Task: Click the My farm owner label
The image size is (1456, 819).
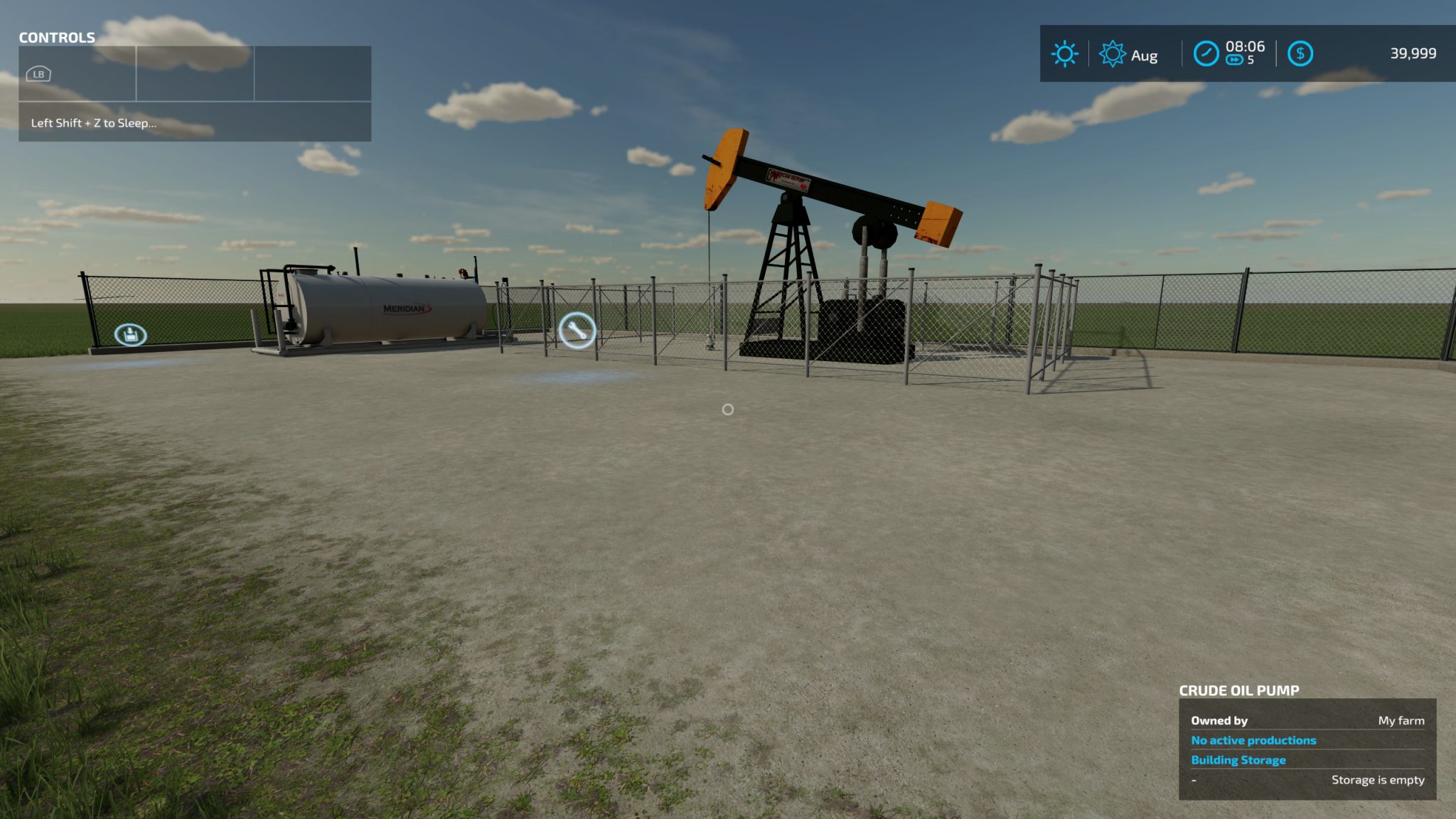Action: 1401,721
